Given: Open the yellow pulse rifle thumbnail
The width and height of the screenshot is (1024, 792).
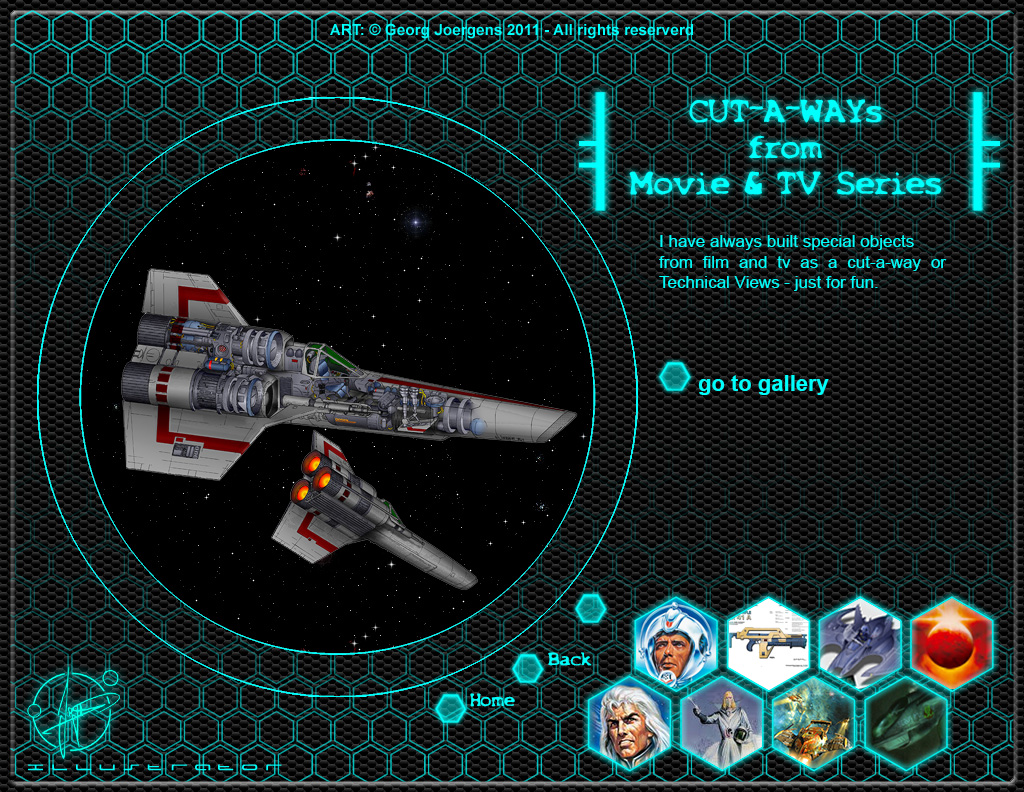Looking at the screenshot, I should pyautogui.click(x=767, y=643).
